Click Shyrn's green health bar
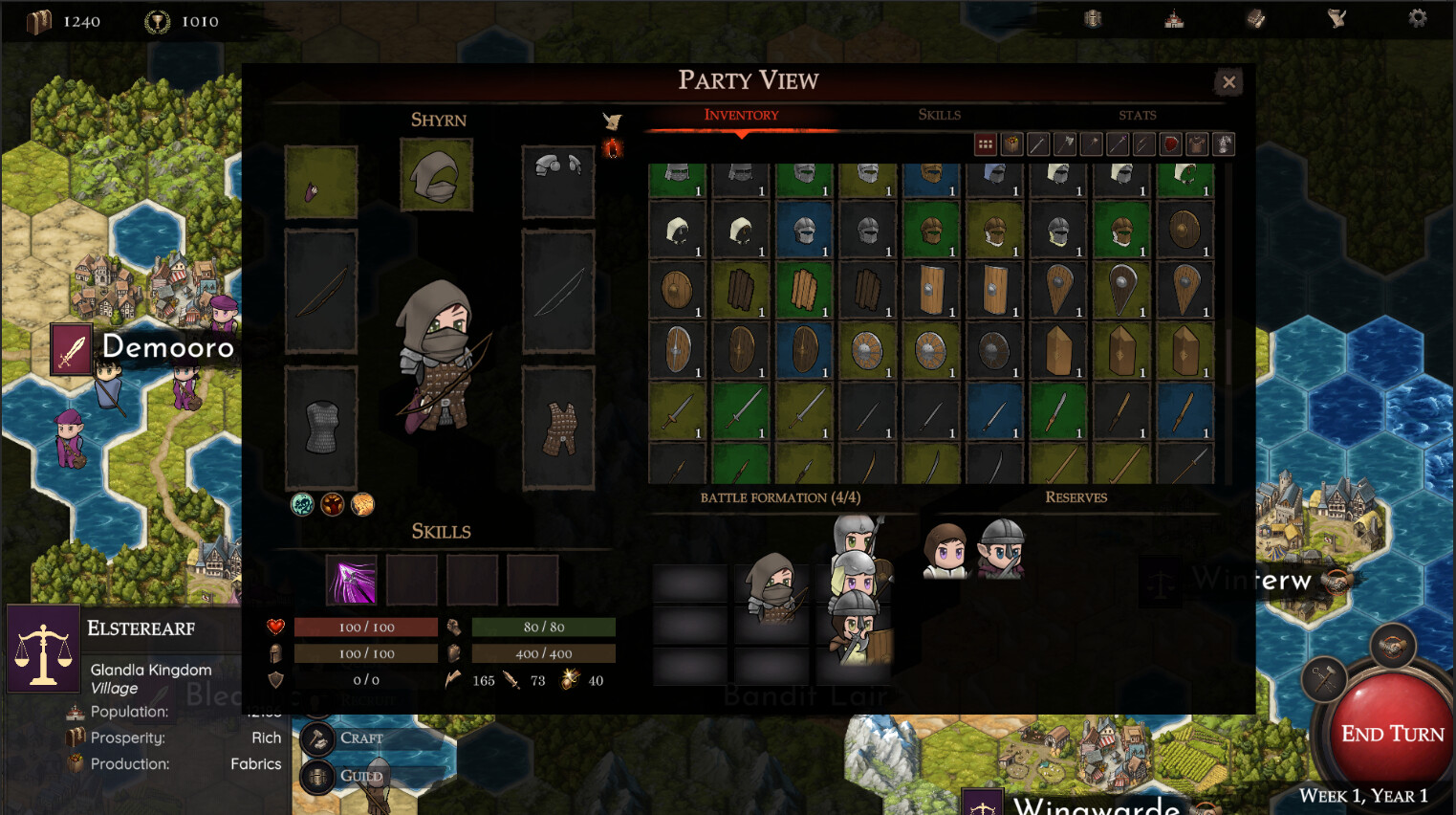The image size is (1456, 815). 545,627
